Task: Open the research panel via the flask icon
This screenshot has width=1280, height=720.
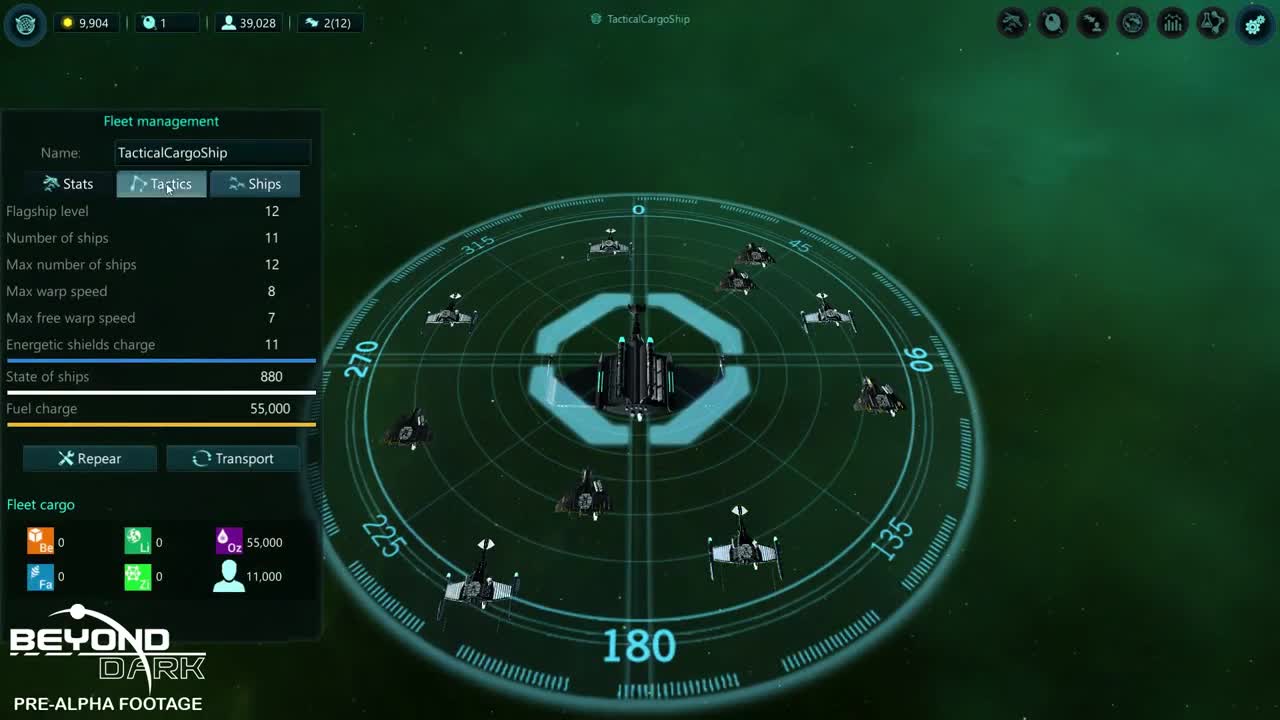Action: click(1212, 23)
